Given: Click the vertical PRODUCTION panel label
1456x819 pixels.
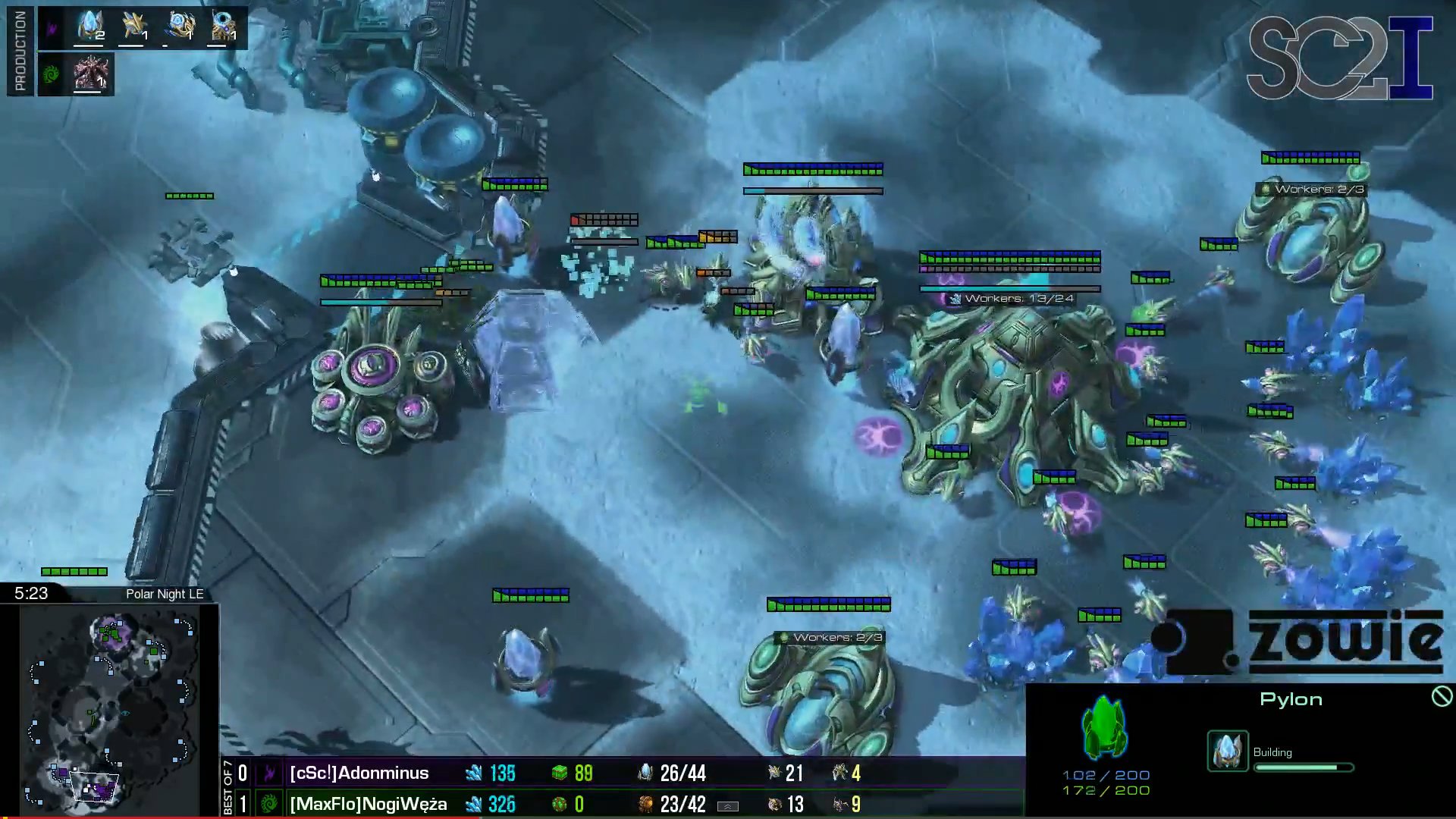Looking at the screenshot, I should (20, 50).
